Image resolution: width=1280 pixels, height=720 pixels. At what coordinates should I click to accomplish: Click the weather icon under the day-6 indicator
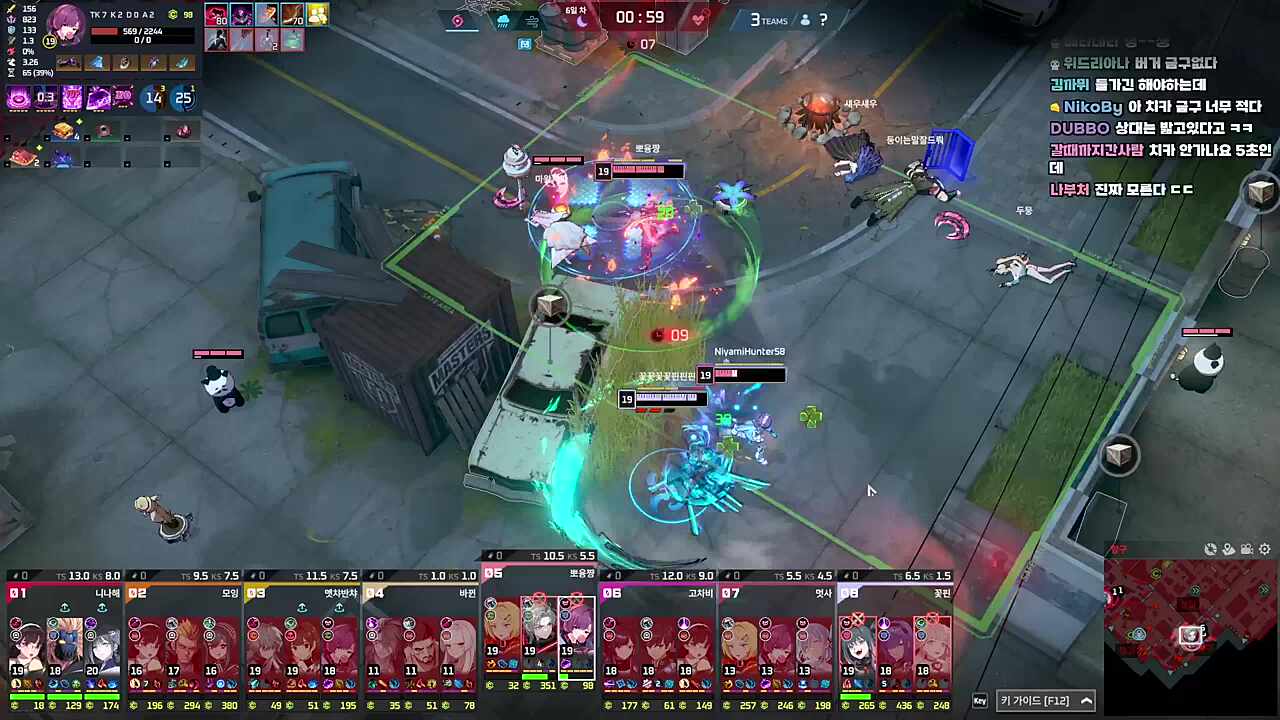pyautogui.click(x=502, y=22)
